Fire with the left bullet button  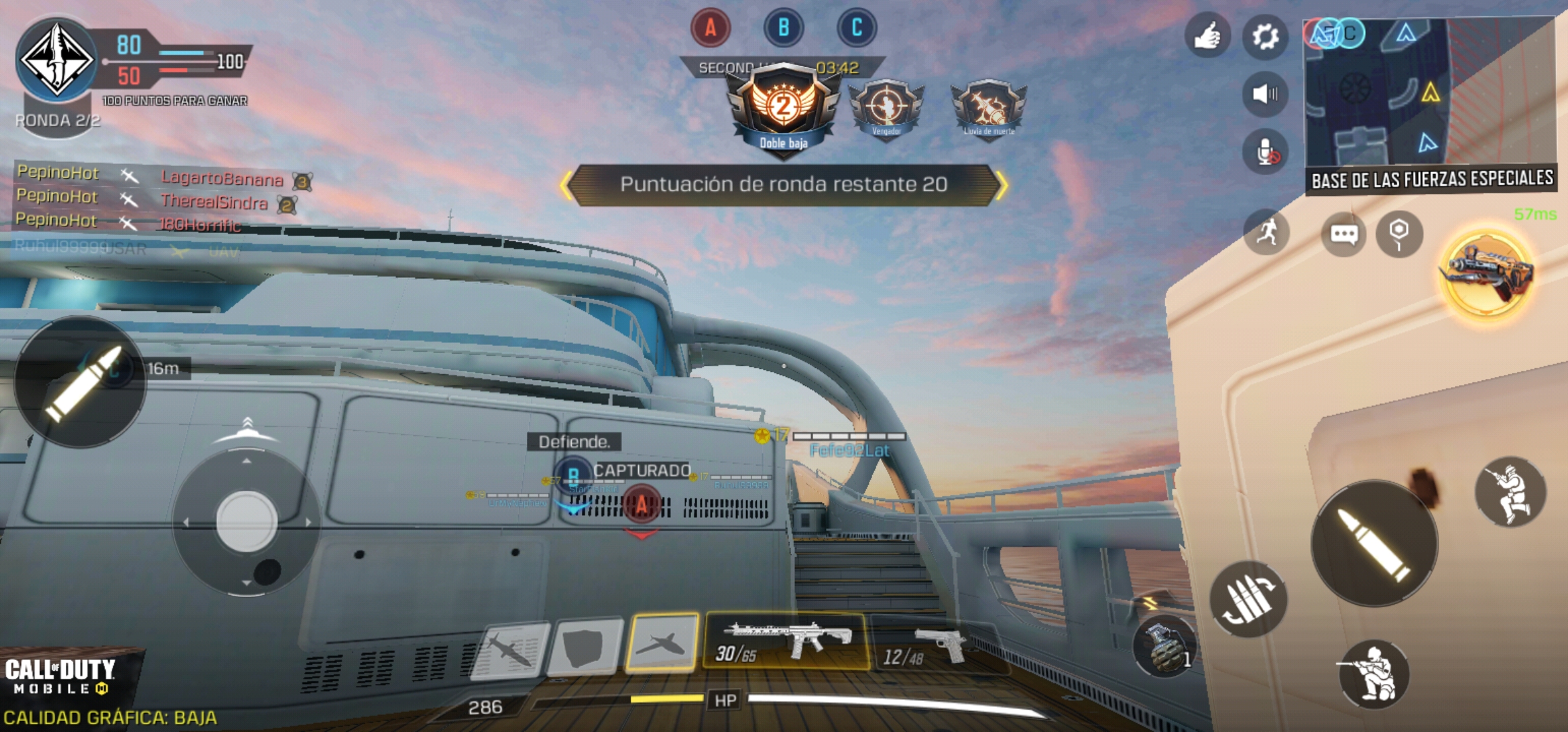(x=81, y=382)
